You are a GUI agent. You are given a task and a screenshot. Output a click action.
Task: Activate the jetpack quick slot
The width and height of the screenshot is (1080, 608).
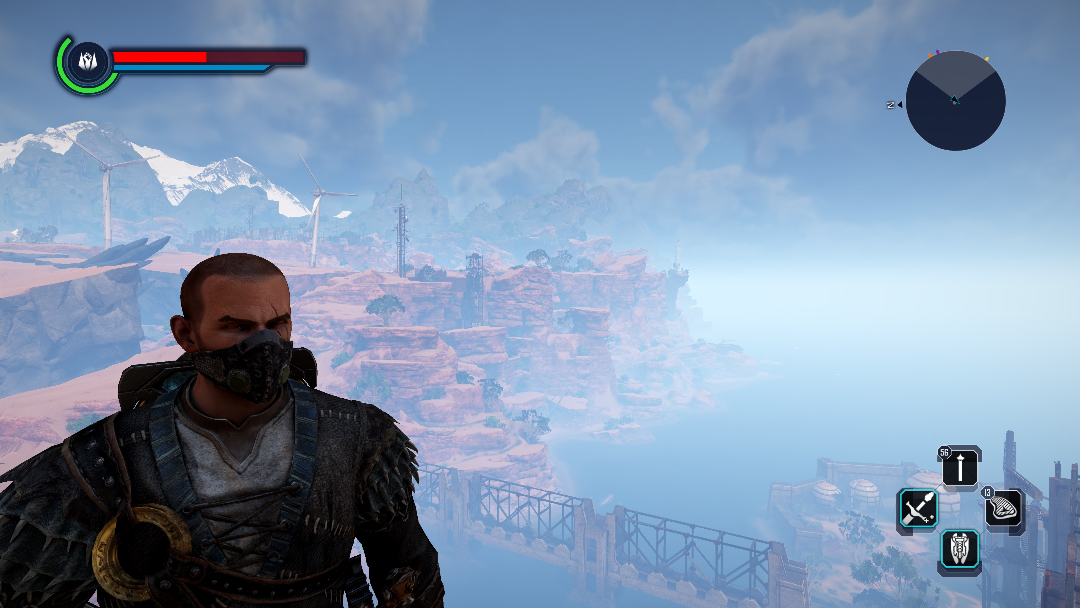coord(960,551)
